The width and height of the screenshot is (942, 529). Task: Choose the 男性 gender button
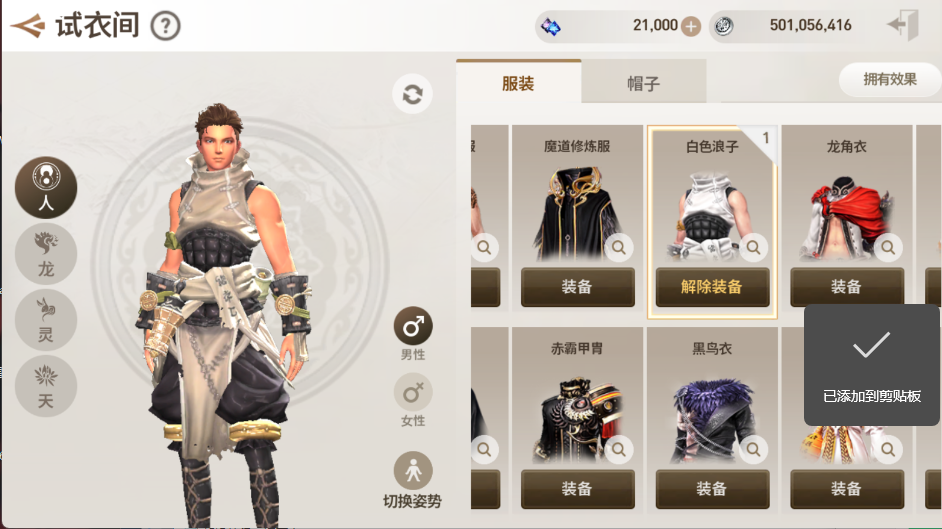(x=413, y=332)
